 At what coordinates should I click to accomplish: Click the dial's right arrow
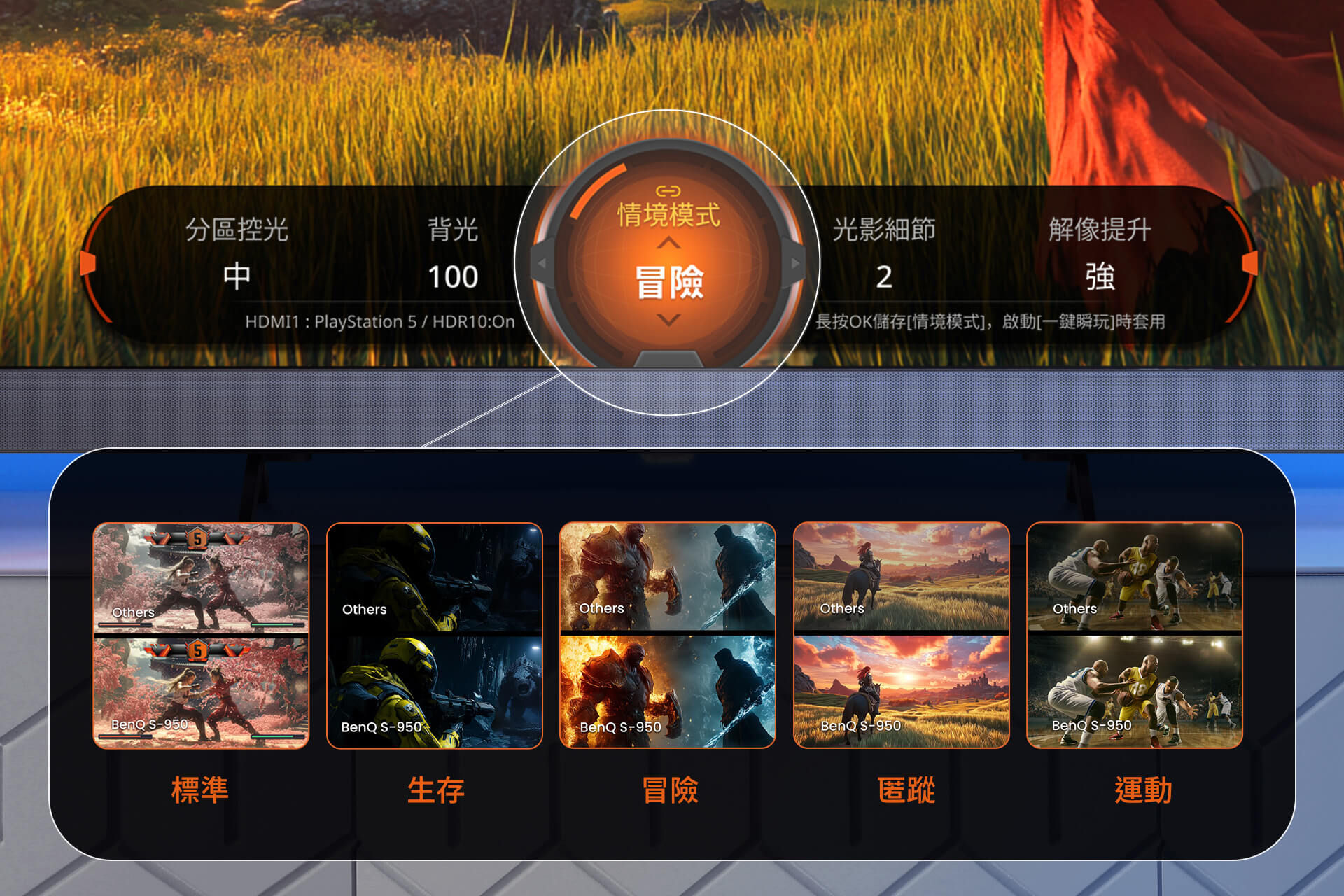coord(795,264)
